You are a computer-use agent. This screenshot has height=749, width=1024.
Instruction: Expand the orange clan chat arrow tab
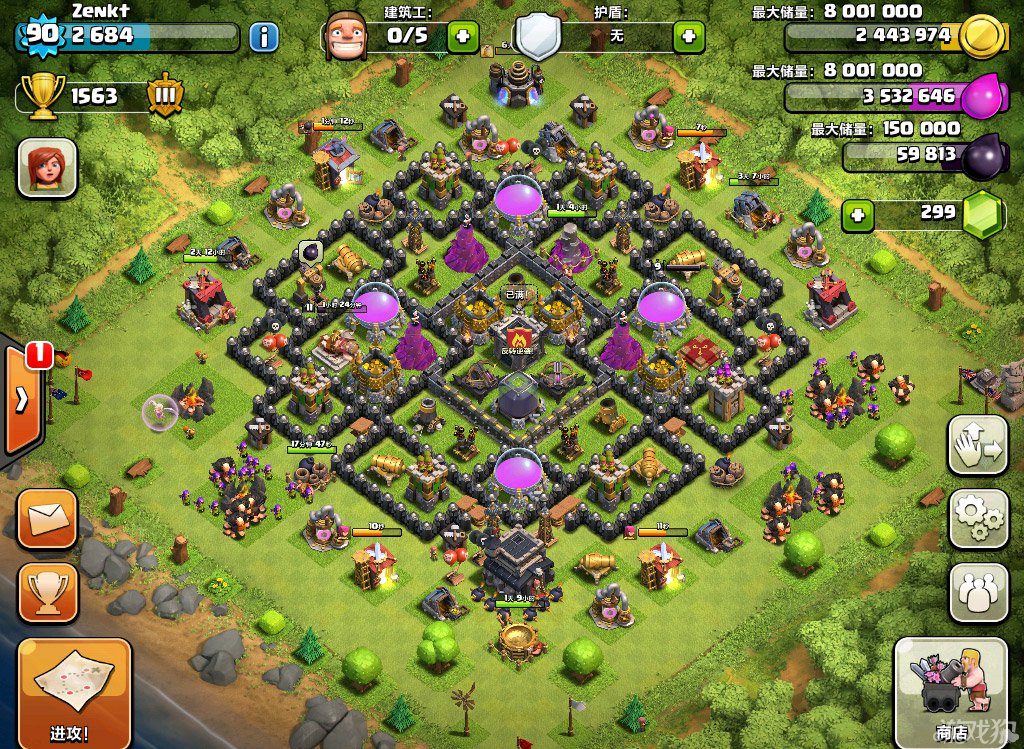[x=22, y=400]
